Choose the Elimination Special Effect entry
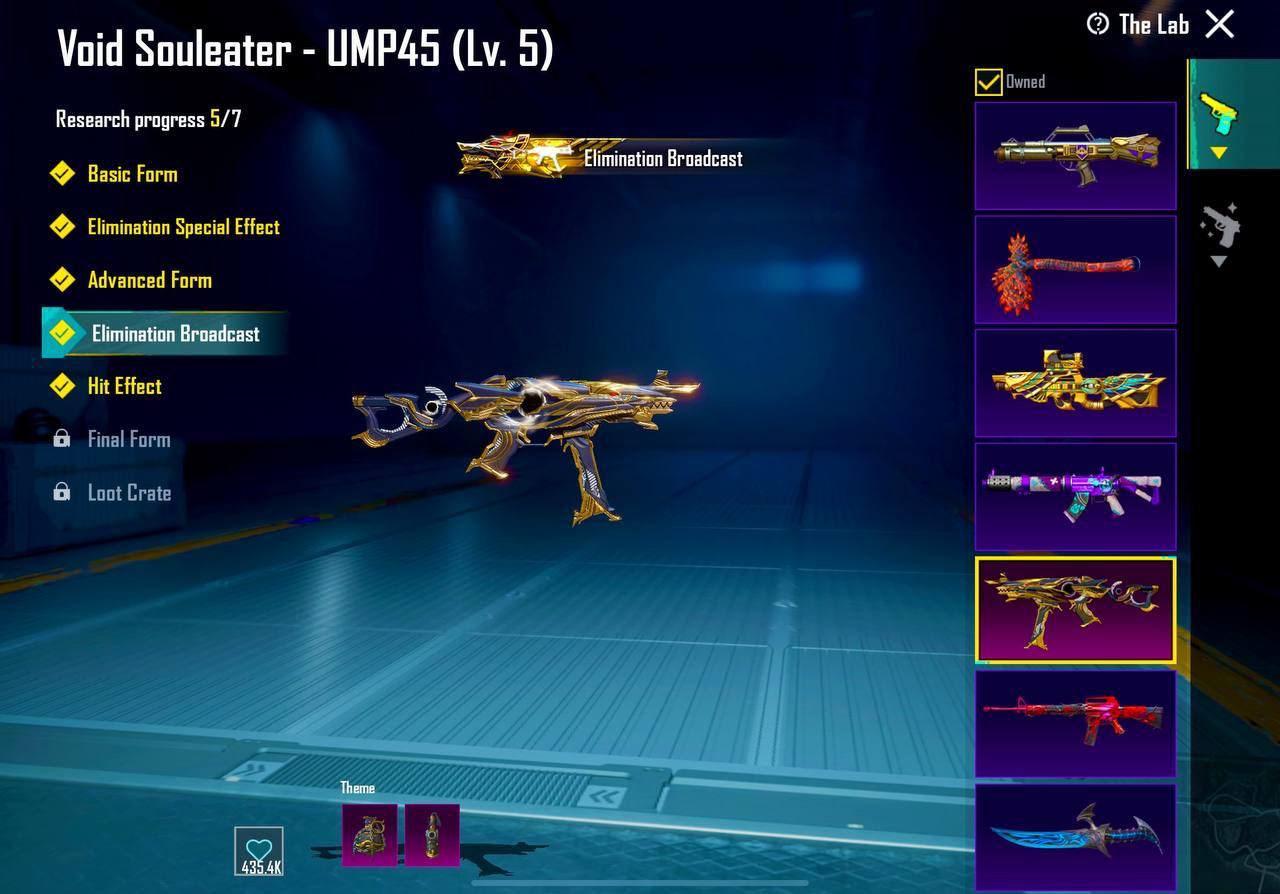Image resolution: width=1280 pixels, height=894 pixels. (183, 227)
